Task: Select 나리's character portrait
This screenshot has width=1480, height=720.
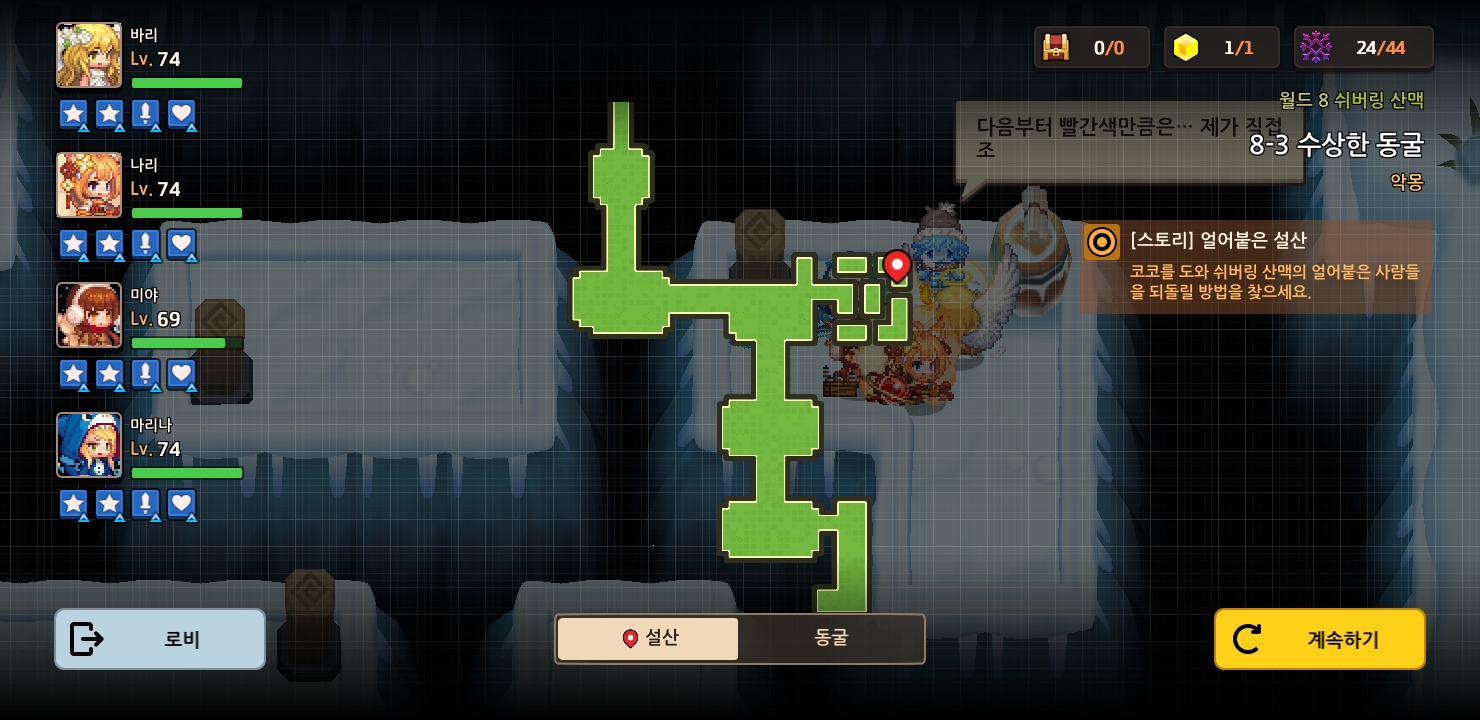Action: (x=89, y=185)
